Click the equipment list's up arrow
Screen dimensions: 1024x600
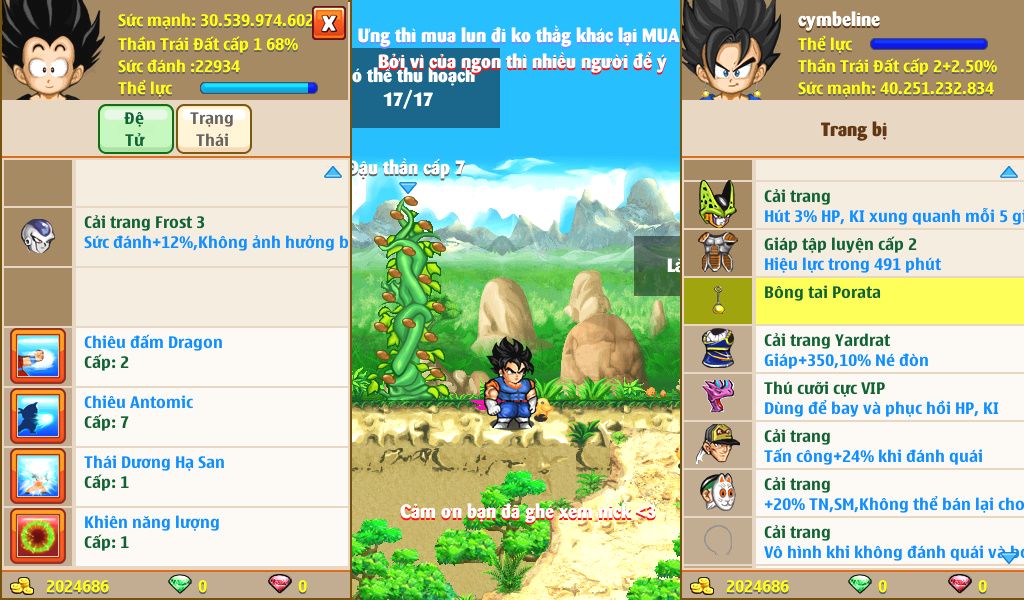click(1009, 173)
